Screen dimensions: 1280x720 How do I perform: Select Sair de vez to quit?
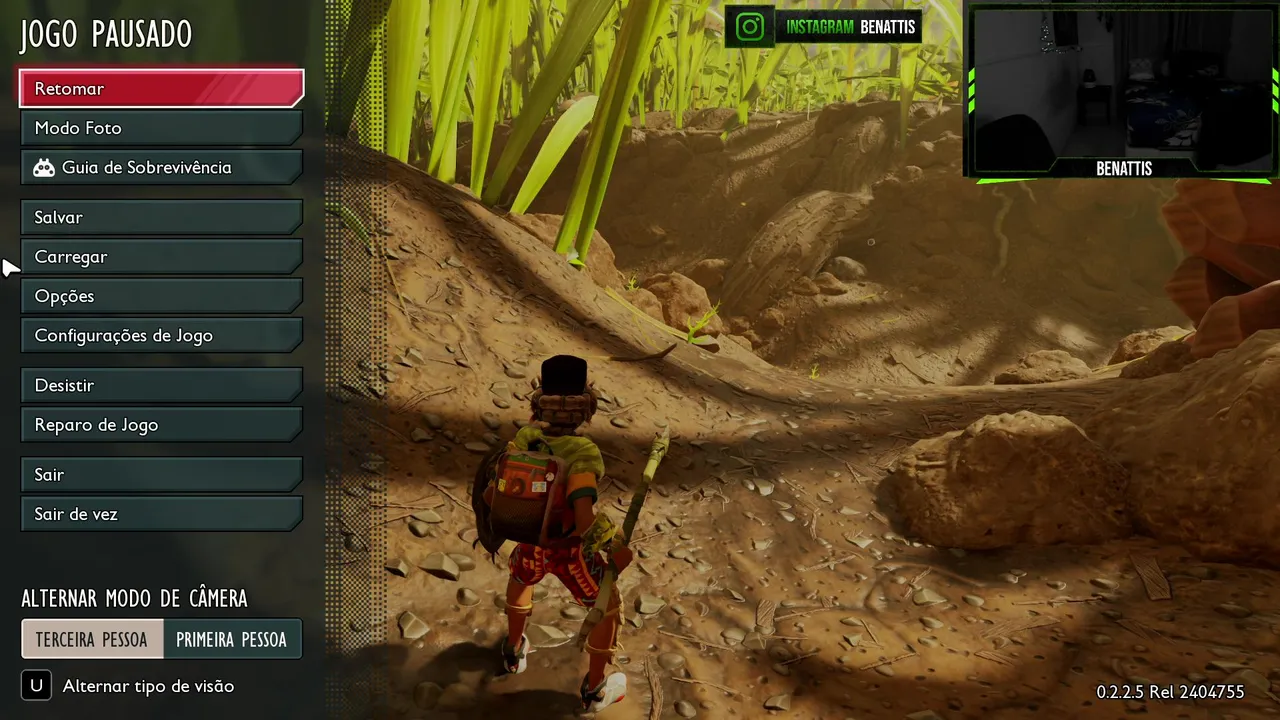tap(161, 514)
